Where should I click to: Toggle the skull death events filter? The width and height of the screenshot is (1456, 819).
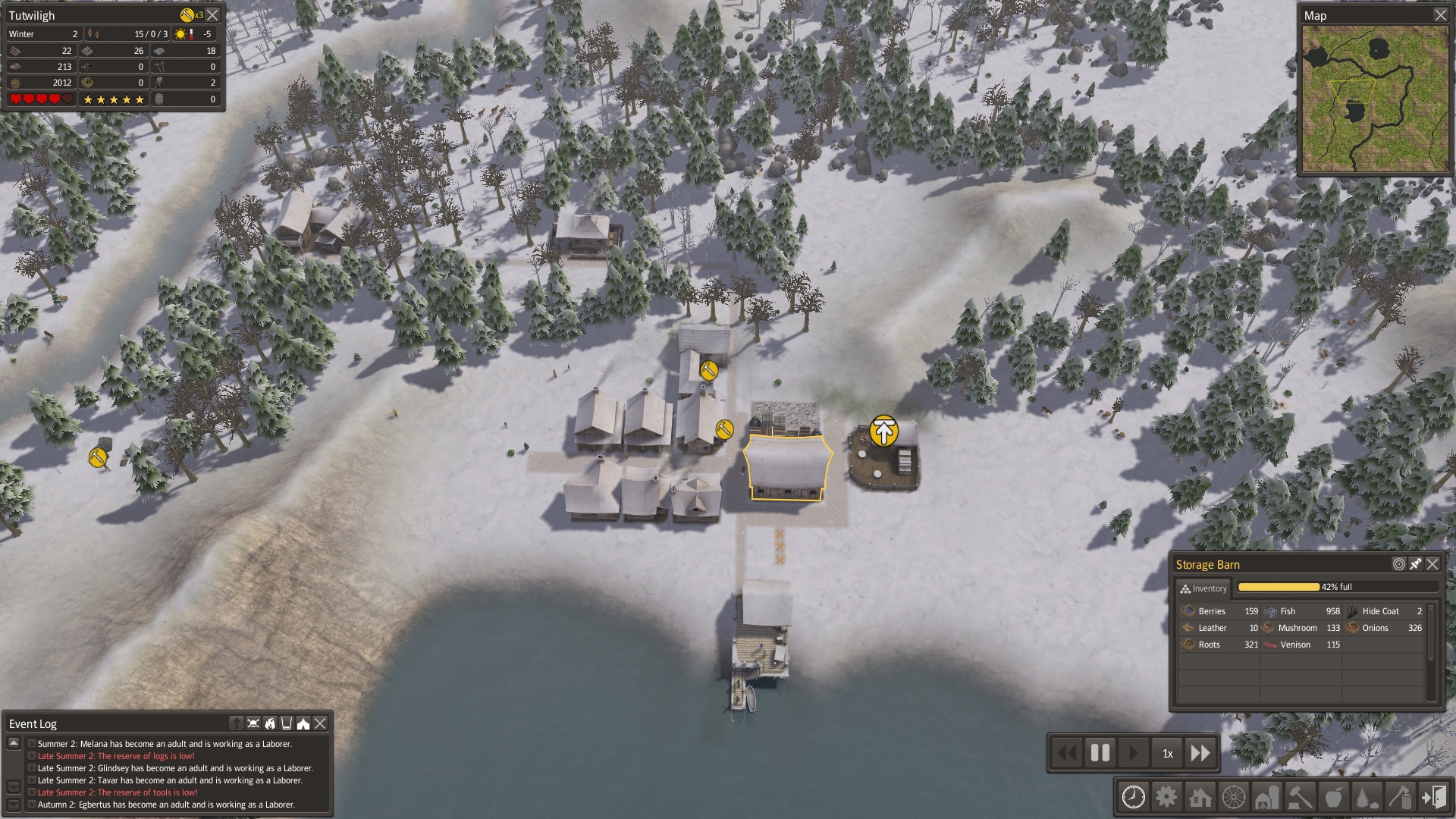(x=253, y=723)
